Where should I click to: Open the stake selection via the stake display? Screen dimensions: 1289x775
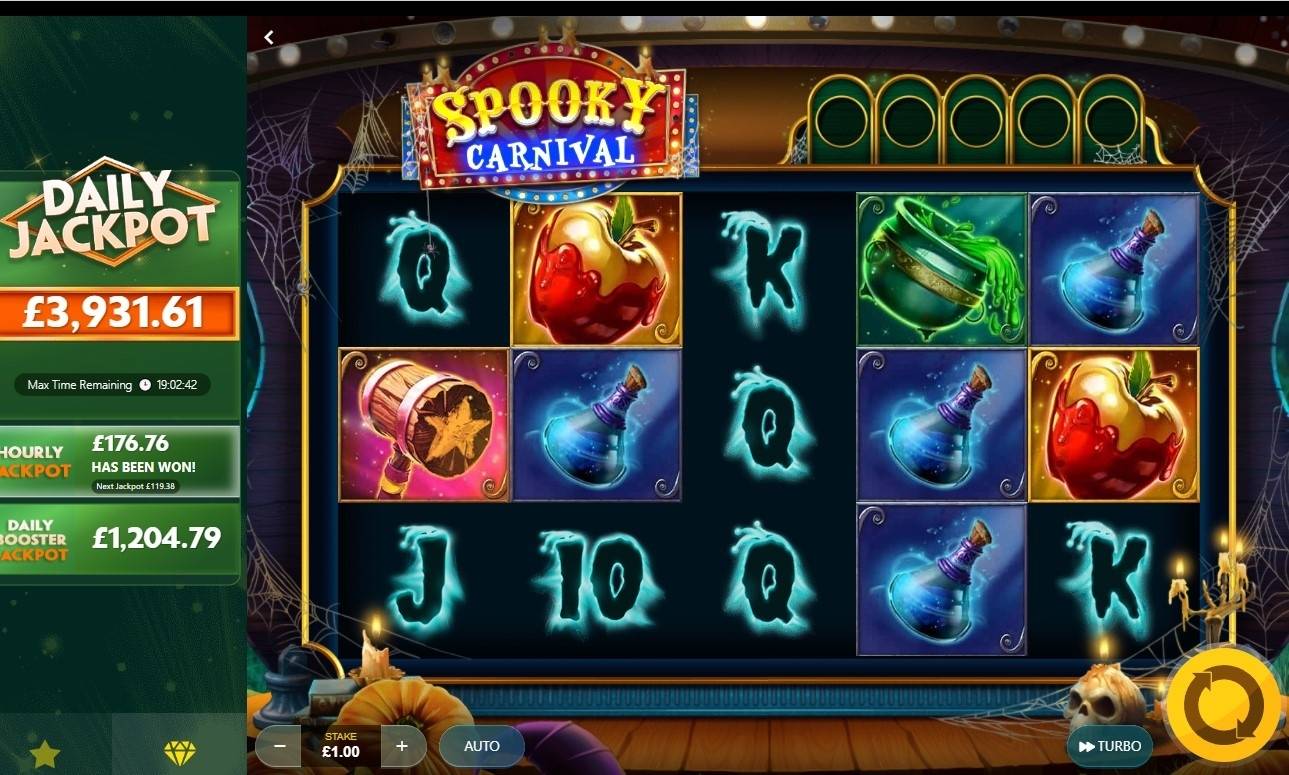pos(339,744)
